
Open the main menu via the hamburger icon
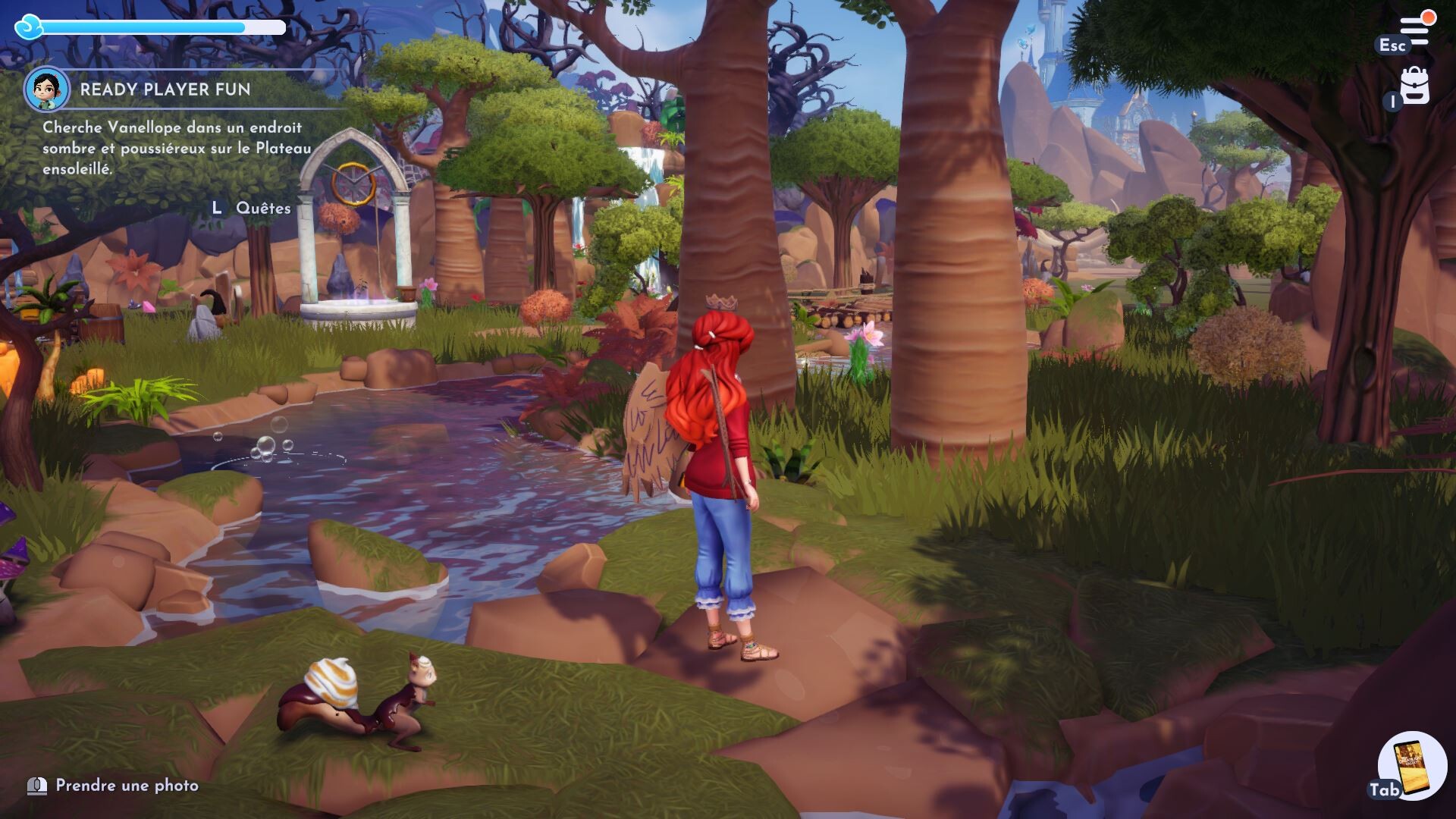pos(1414,30)
